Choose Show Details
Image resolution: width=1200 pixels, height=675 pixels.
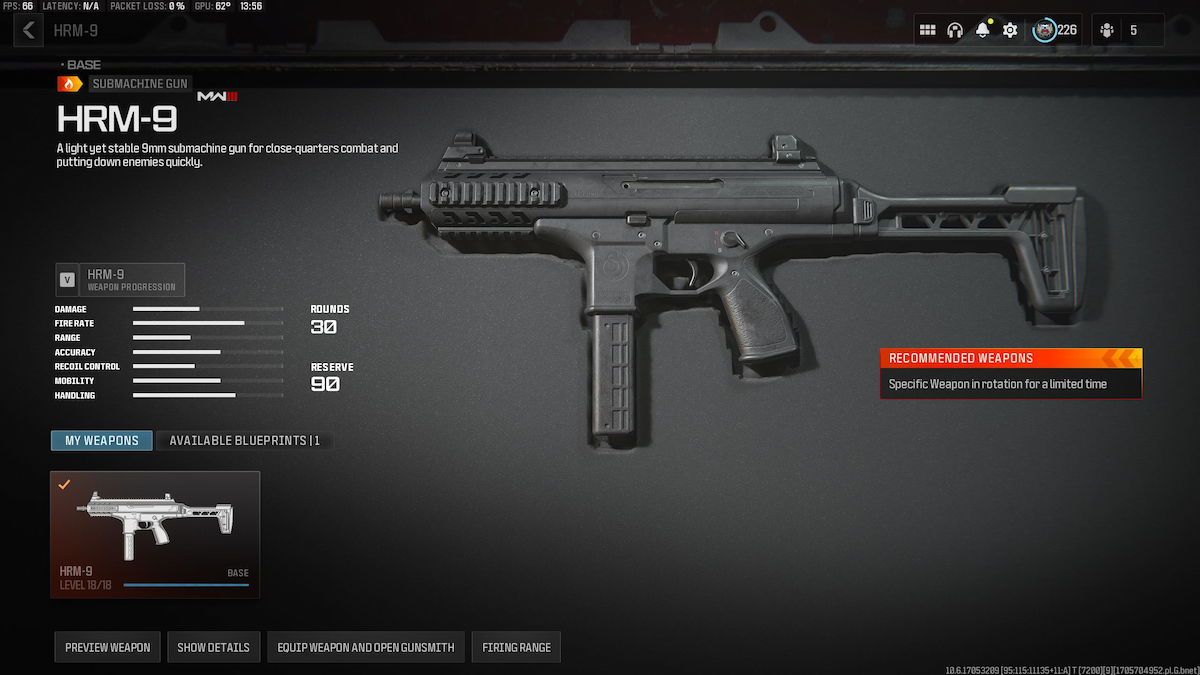click(x=214, y=647)
